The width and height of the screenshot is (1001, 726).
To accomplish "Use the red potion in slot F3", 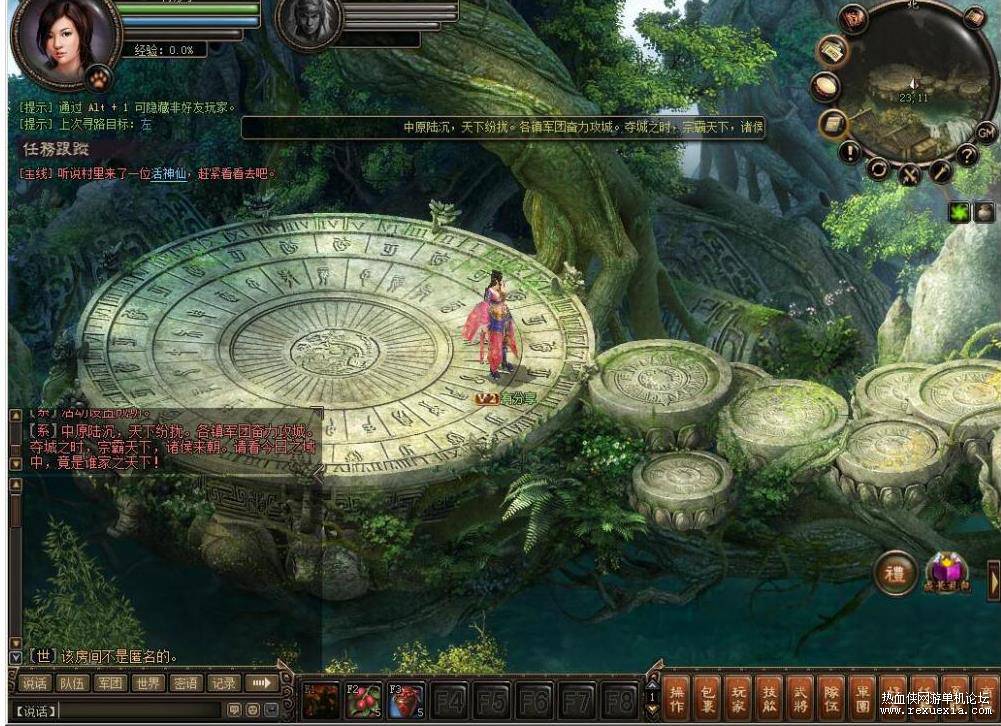I will pos(406,699).
